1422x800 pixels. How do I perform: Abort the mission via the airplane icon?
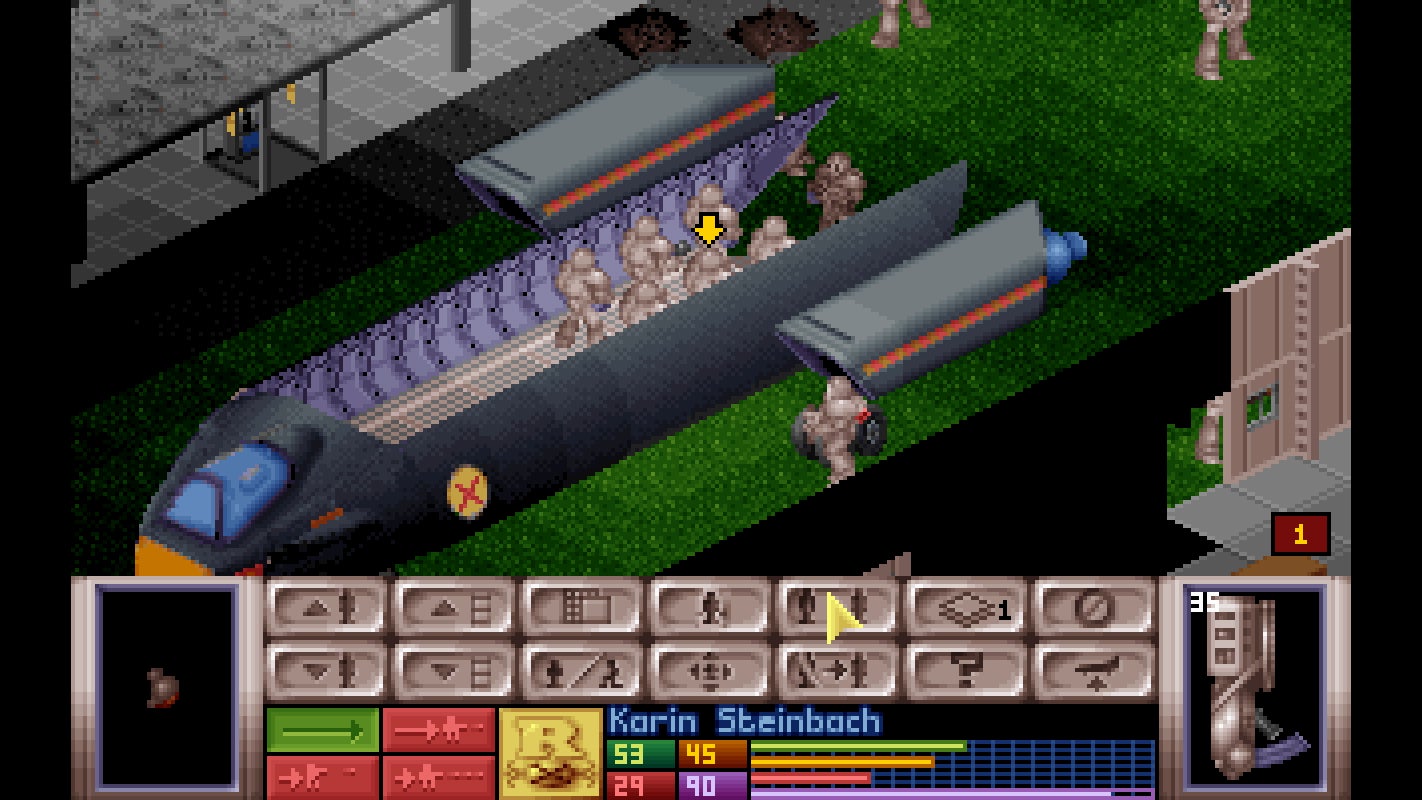tap(1090, 670)
